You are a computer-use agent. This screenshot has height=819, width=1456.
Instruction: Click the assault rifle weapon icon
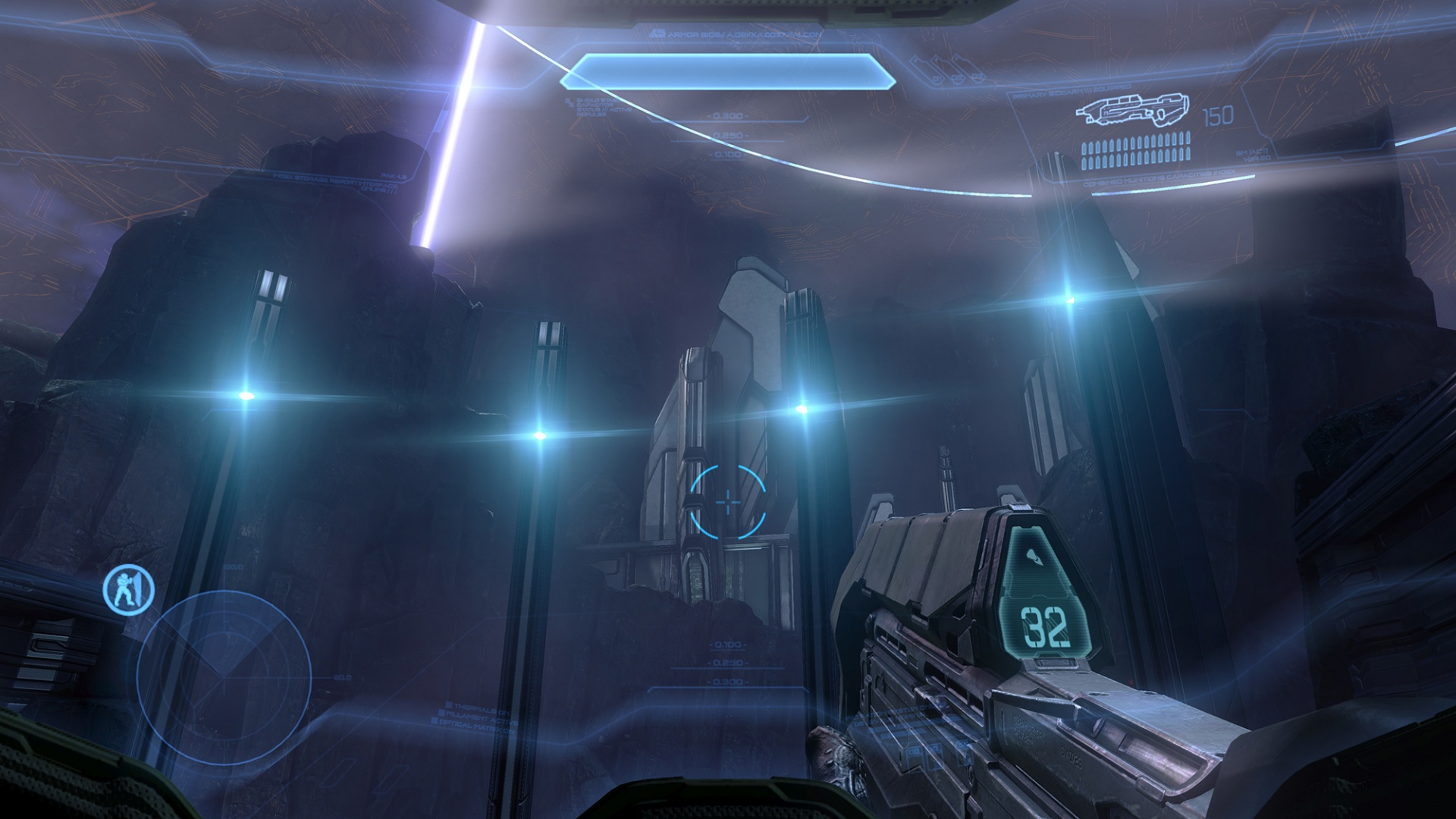click(1132, 112)
